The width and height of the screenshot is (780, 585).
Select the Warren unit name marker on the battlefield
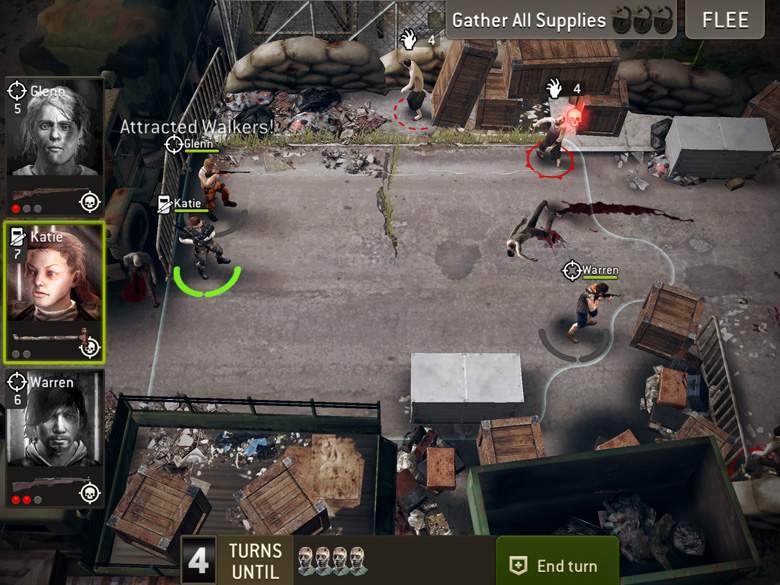(591, 270)
